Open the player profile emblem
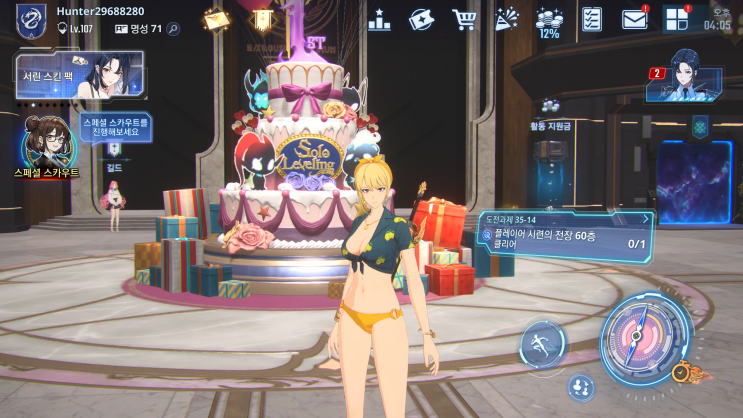This screenshot has width=743, height=418. click(31, 20)
